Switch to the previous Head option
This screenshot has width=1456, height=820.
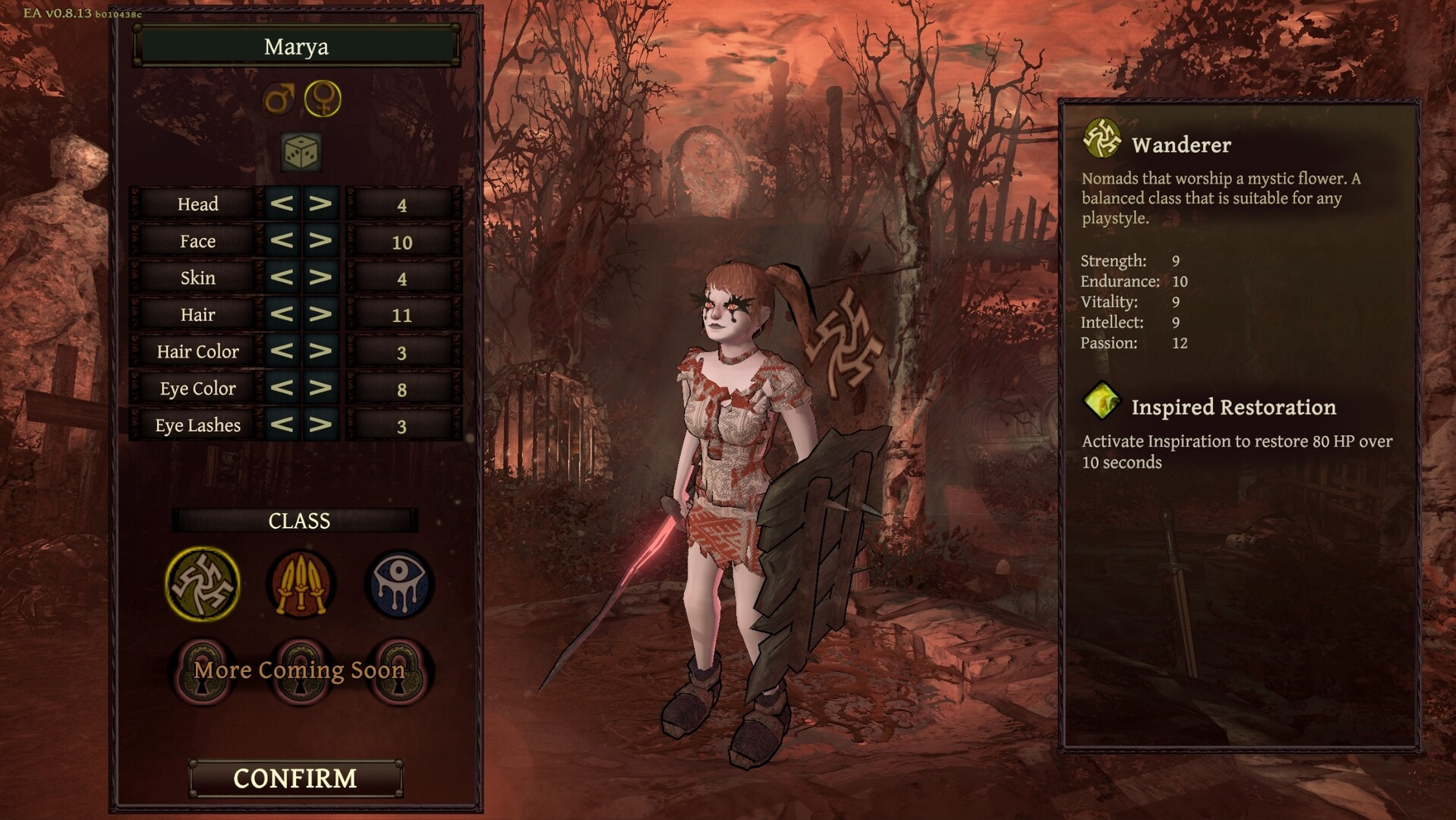(x=282, y=203)
